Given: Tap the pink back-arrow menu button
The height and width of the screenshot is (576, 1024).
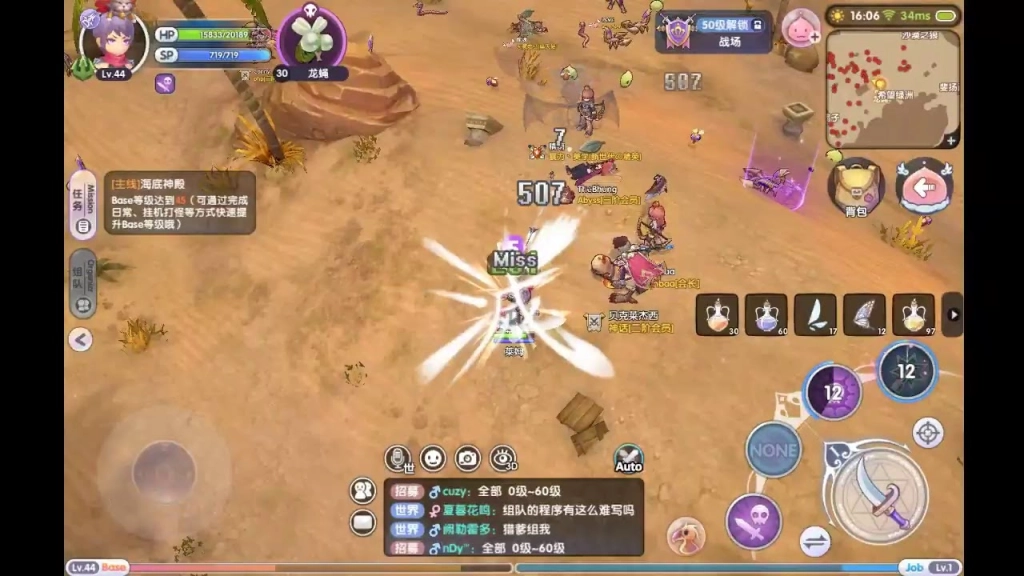Looking at the screenshot, I should [x=924, y=186].
